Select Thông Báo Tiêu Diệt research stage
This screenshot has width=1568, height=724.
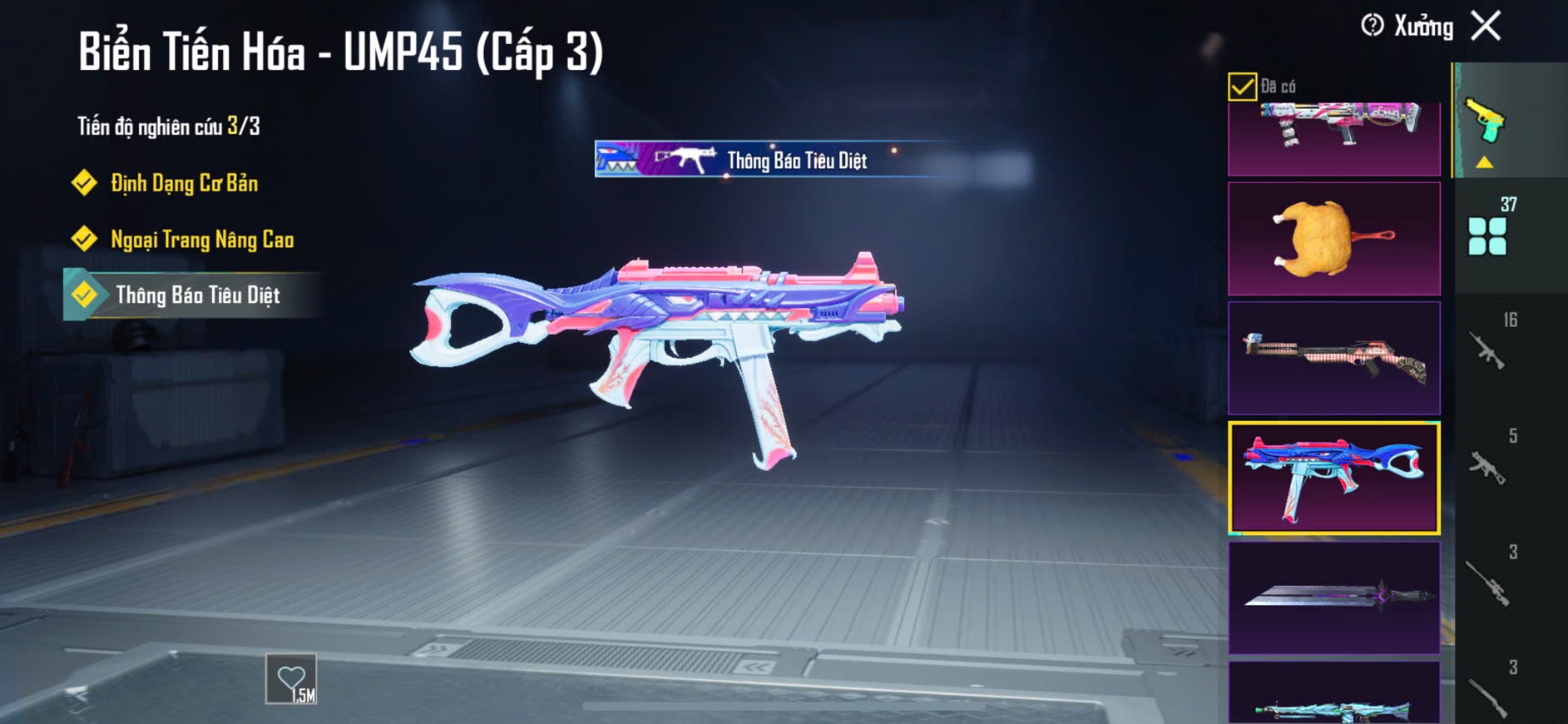pos(197,295)
